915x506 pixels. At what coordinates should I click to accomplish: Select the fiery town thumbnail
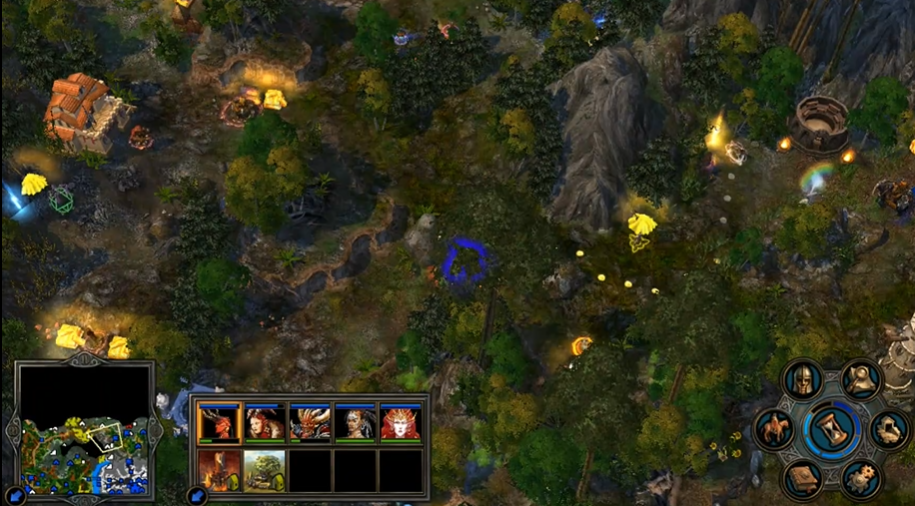[218, 470]
